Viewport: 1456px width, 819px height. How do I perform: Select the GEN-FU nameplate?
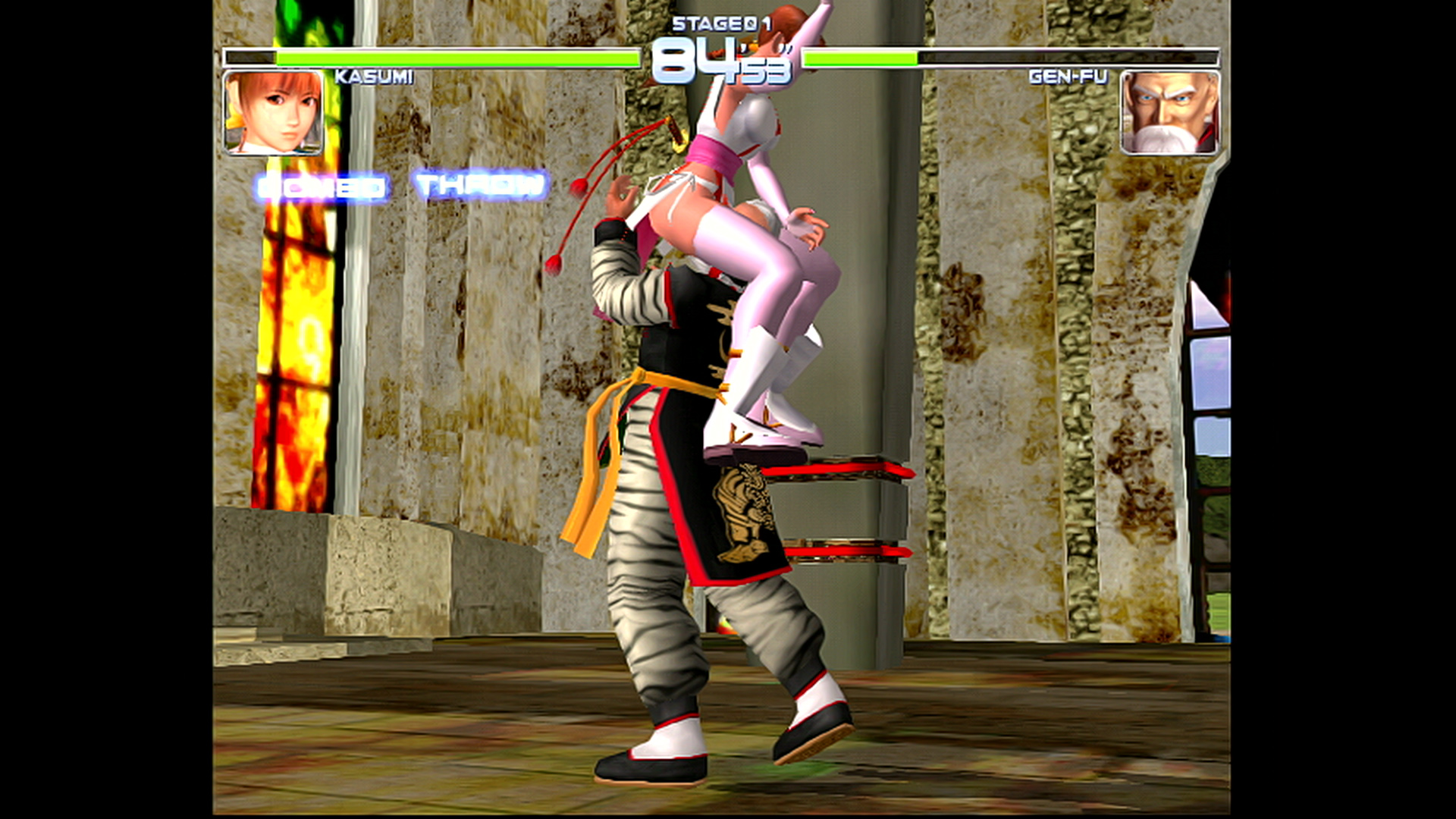pos(1068,76)
